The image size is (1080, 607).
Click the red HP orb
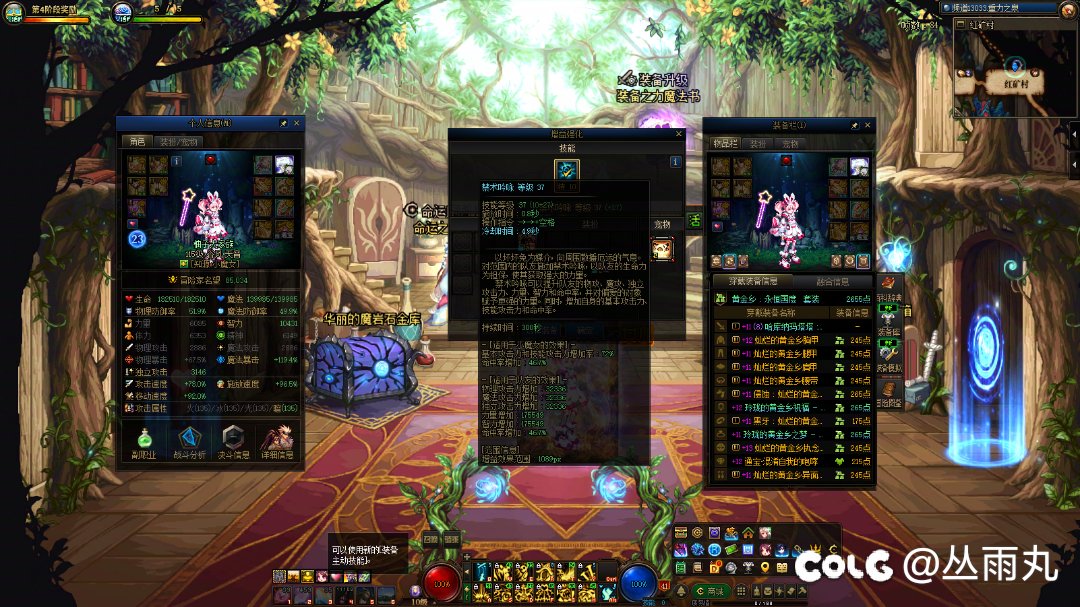441,582
